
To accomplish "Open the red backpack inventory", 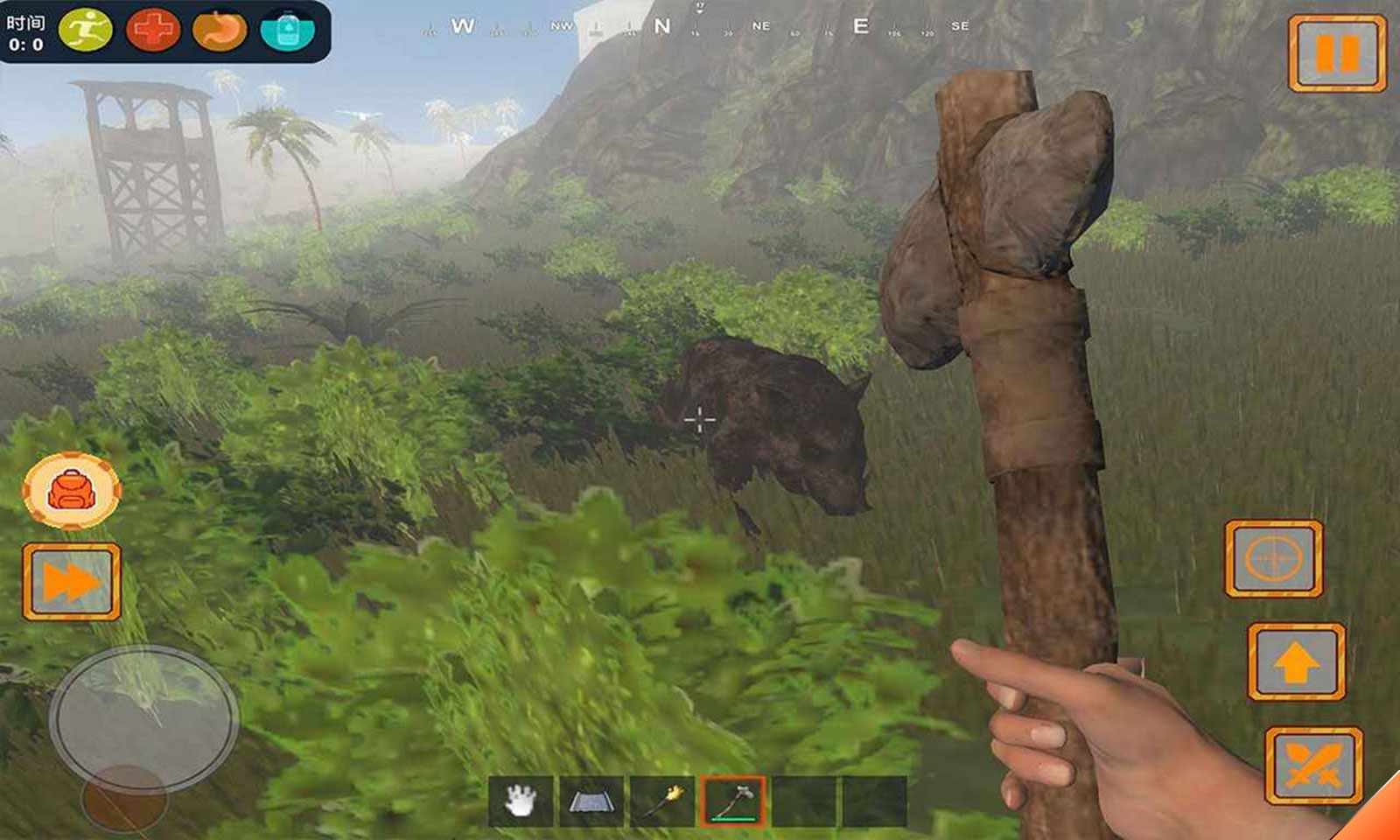I will 72,491.
